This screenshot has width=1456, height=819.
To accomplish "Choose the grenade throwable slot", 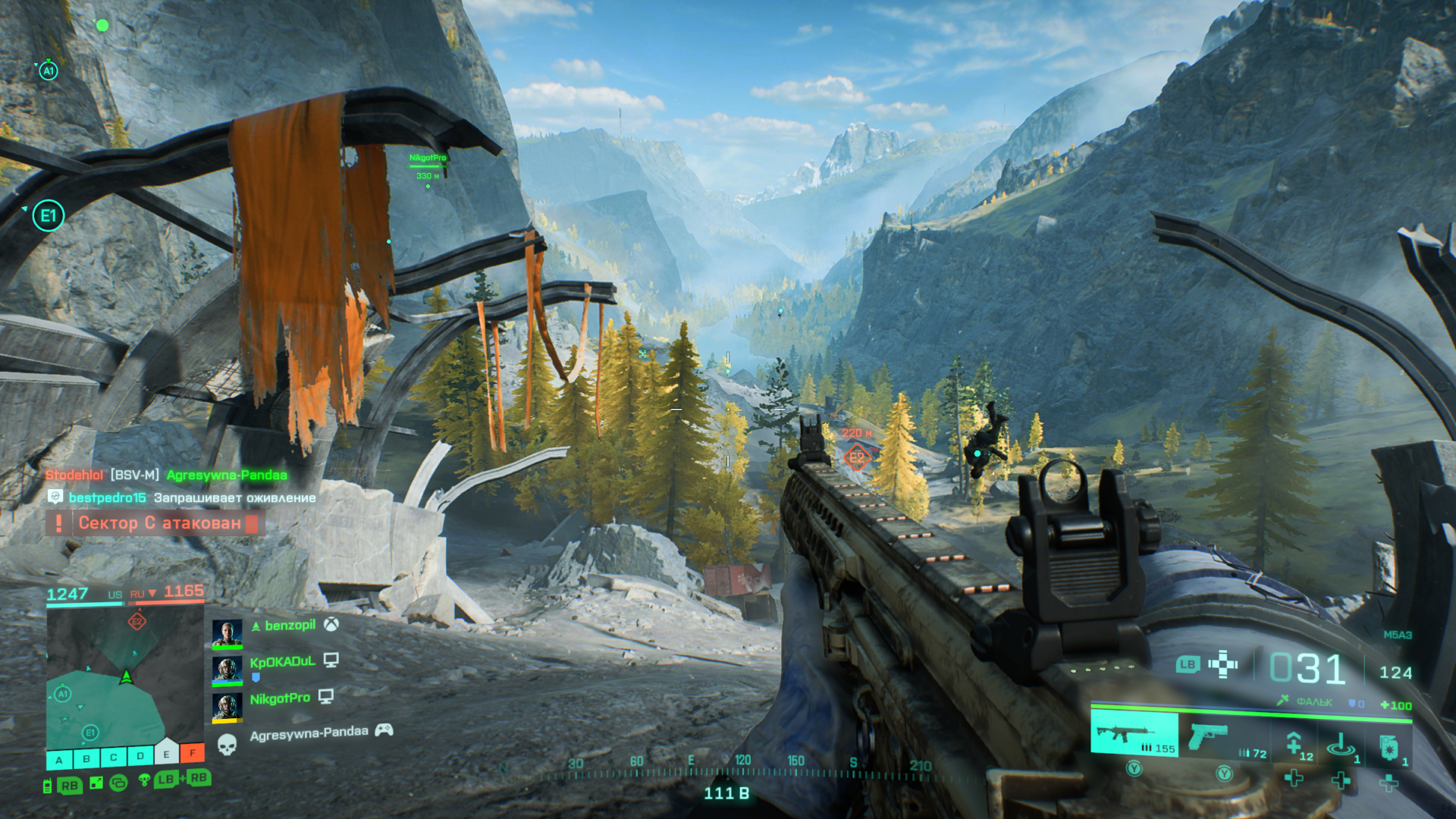I will (1389, 746).
